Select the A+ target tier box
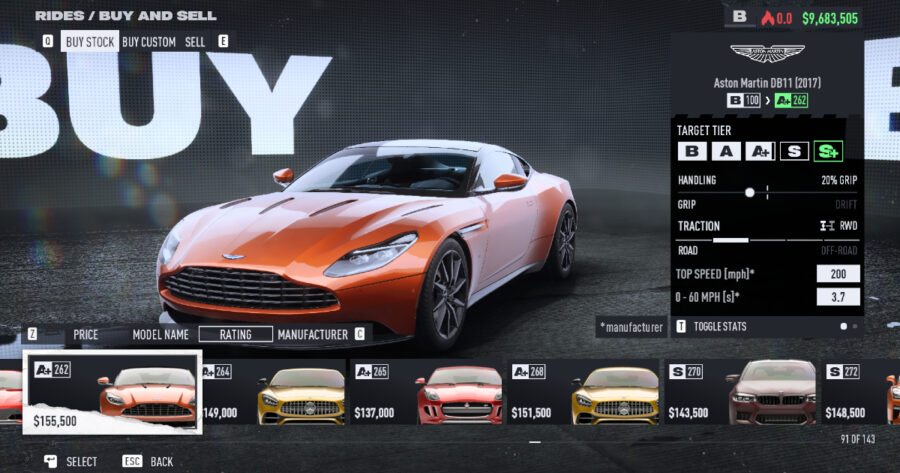 click(x=760, y=151)
